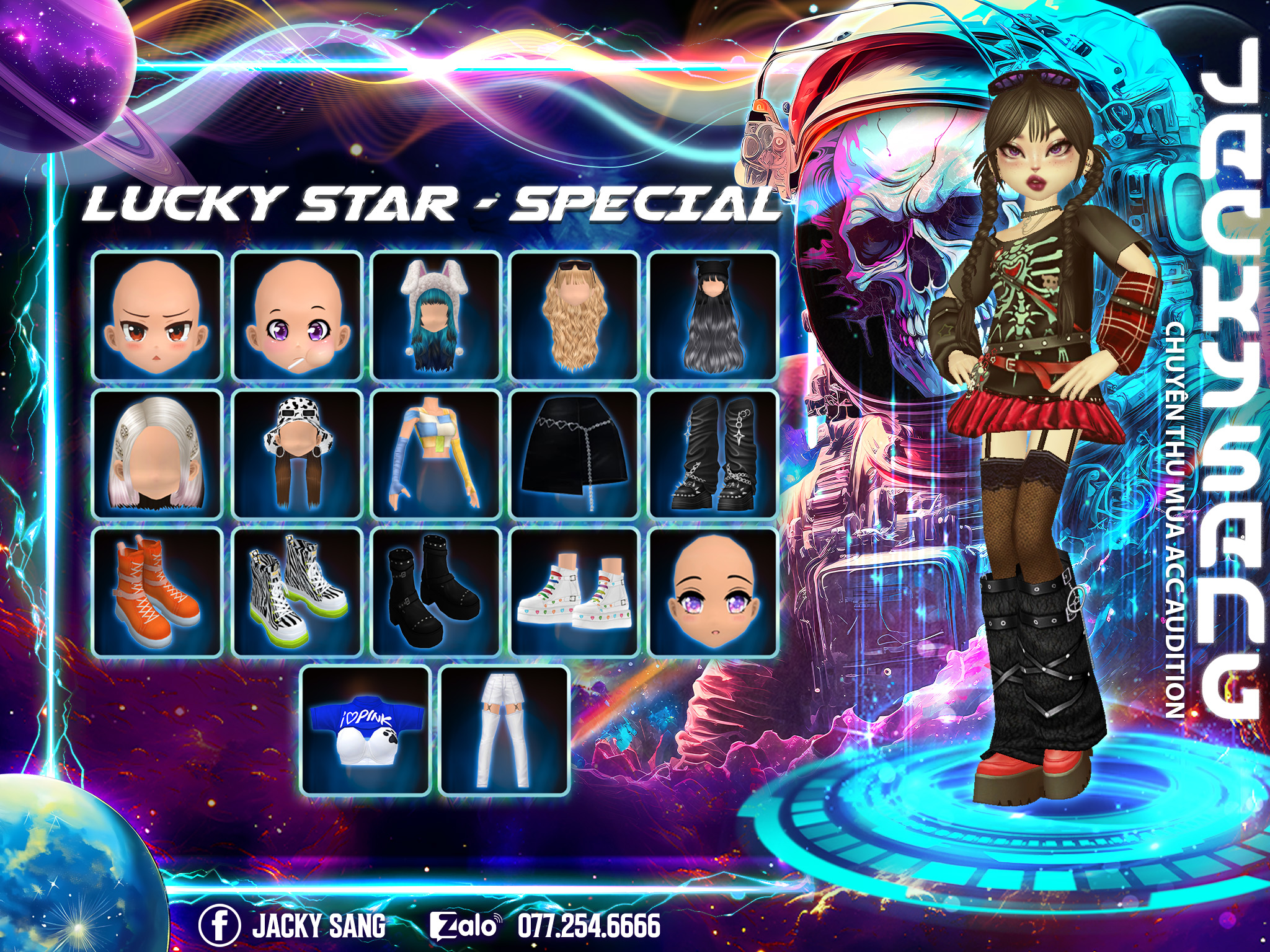This screenshot has width=1270, height=952.
Task: Pick the cow-print bucket hat hairstyle
Action: click(296, 454)
